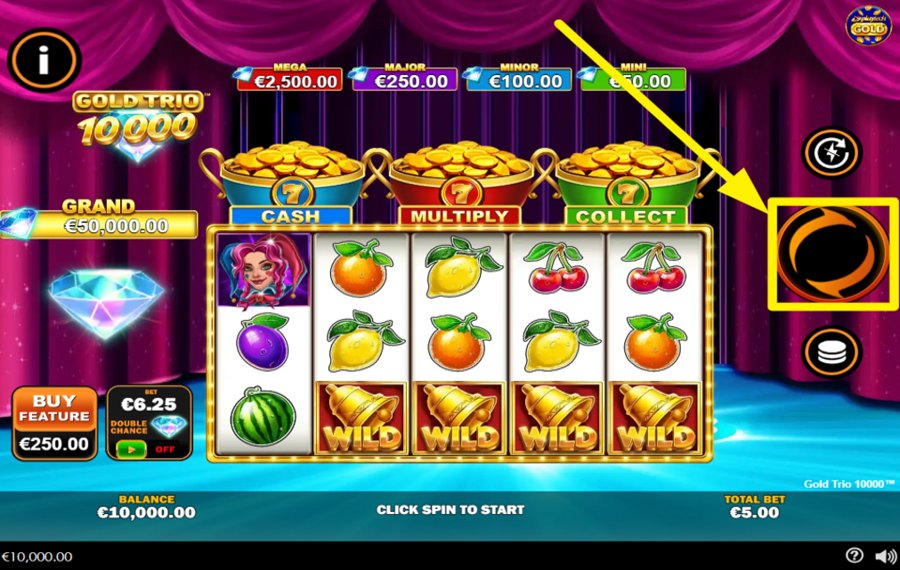The height and width of the screenshot is (570, 900).
Task: Open the coin stack bet settings
Action: click(832, 352)
